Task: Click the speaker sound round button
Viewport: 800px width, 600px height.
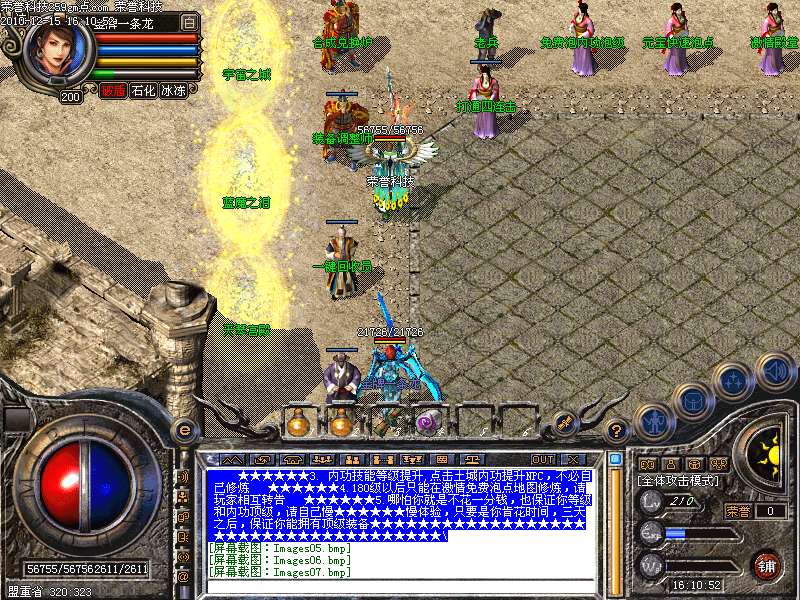Action: point(775,372)
